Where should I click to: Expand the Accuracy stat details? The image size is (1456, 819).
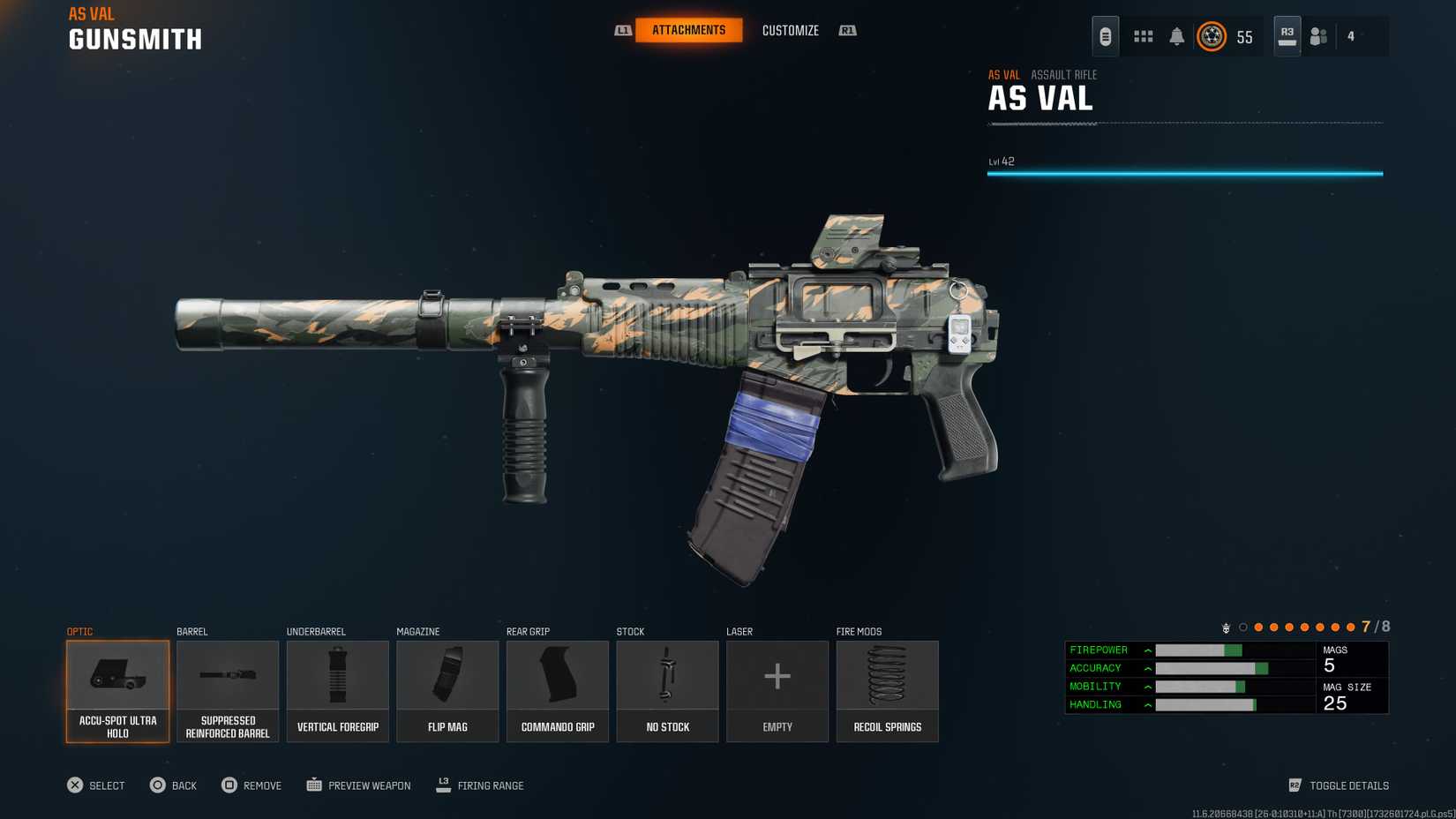[1146, 668]
